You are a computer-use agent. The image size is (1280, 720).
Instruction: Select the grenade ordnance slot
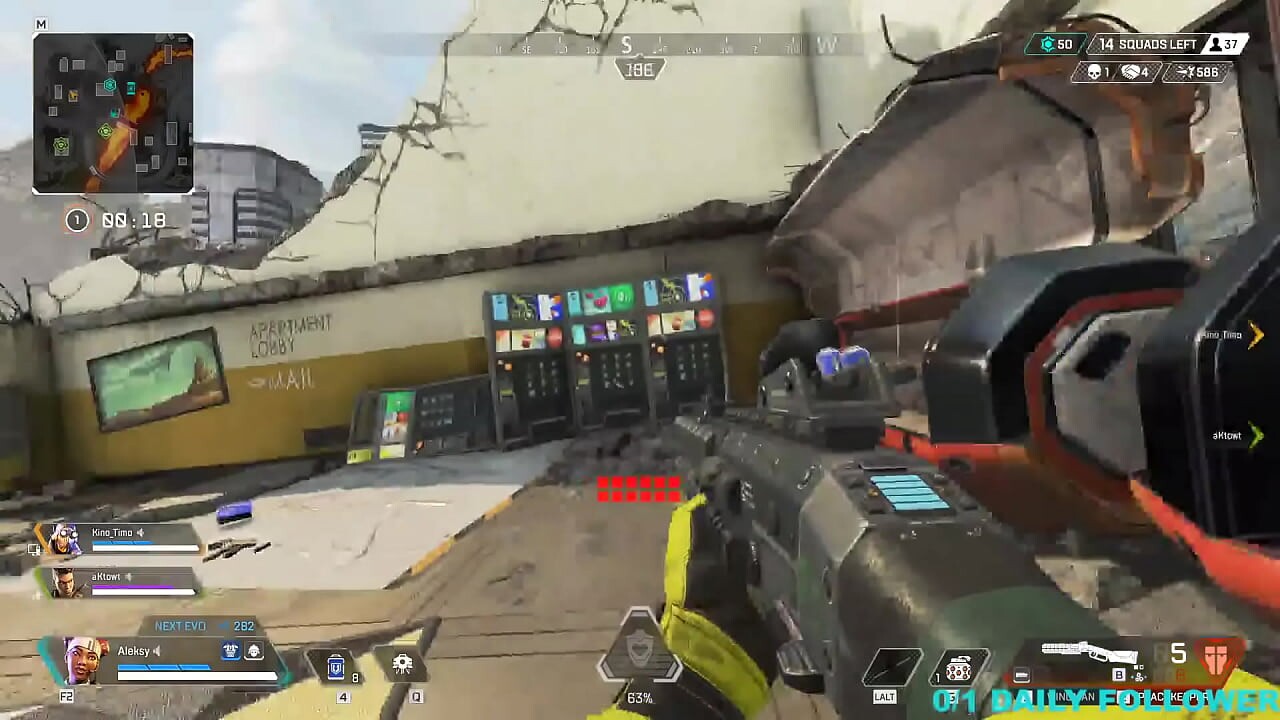(x=958, y=668)
